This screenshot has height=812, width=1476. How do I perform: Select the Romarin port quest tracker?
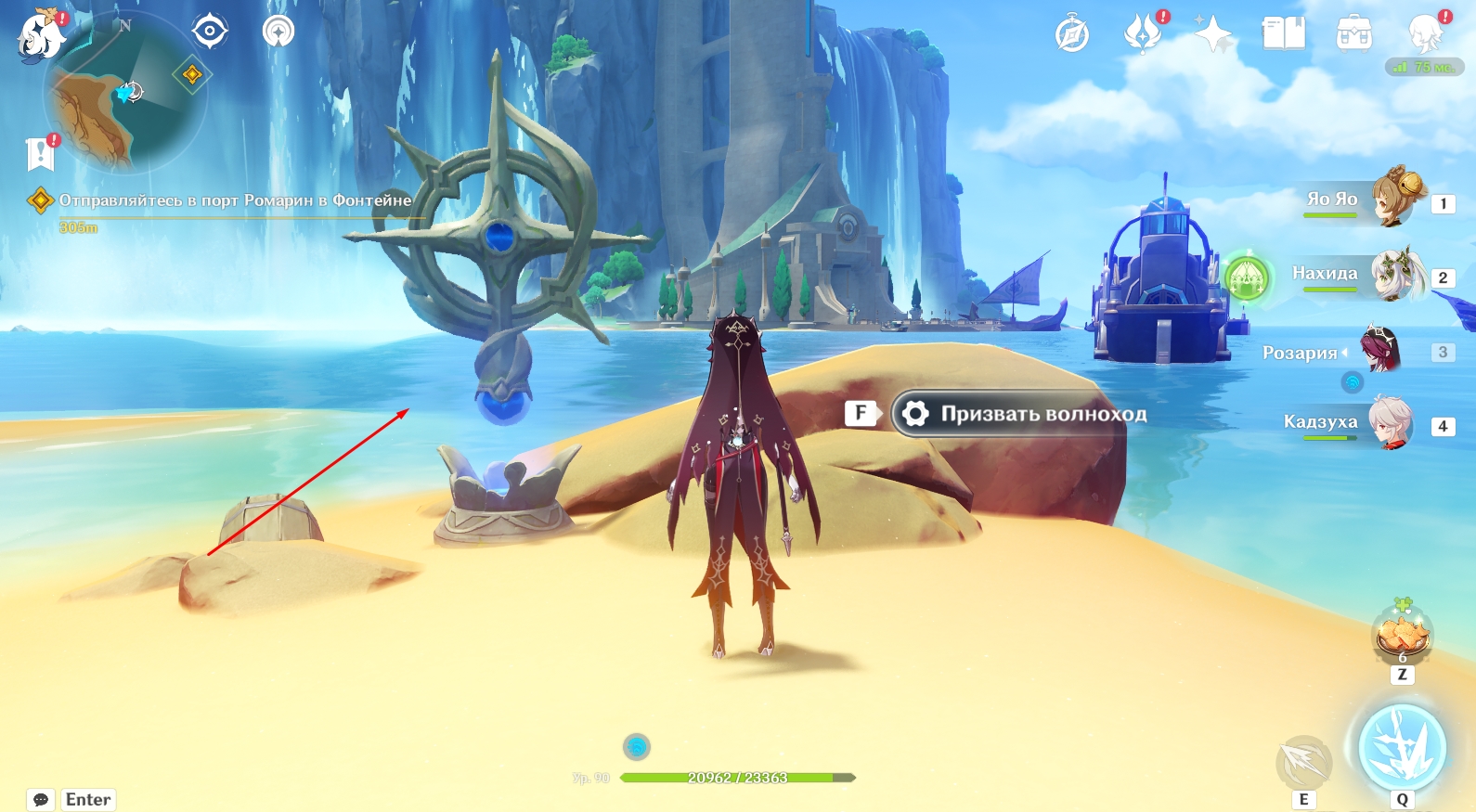point(234,200)
